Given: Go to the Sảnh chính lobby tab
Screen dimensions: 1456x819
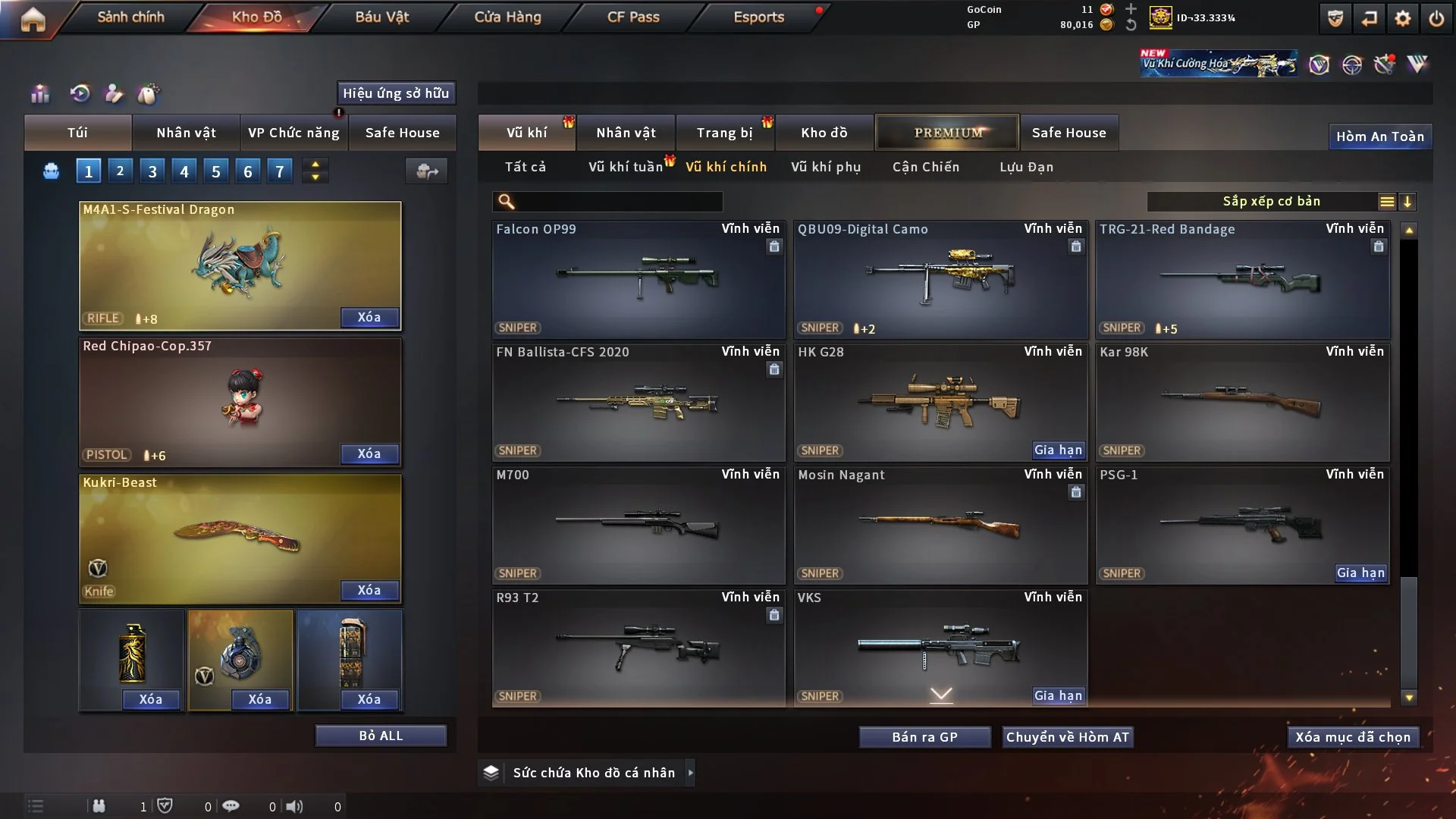Looking at the screenshot, I should (x=130, y=17).
